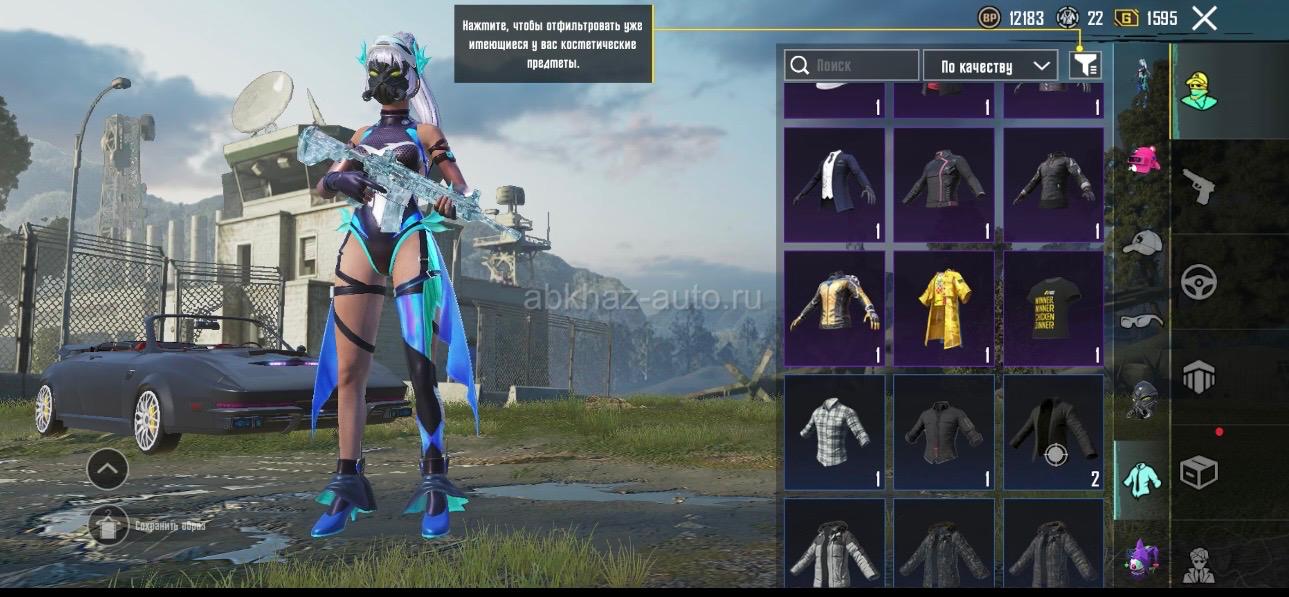Select the open black jacket with count 2
This screenshot has height=597, width=1289.
tap(1053, 432)
